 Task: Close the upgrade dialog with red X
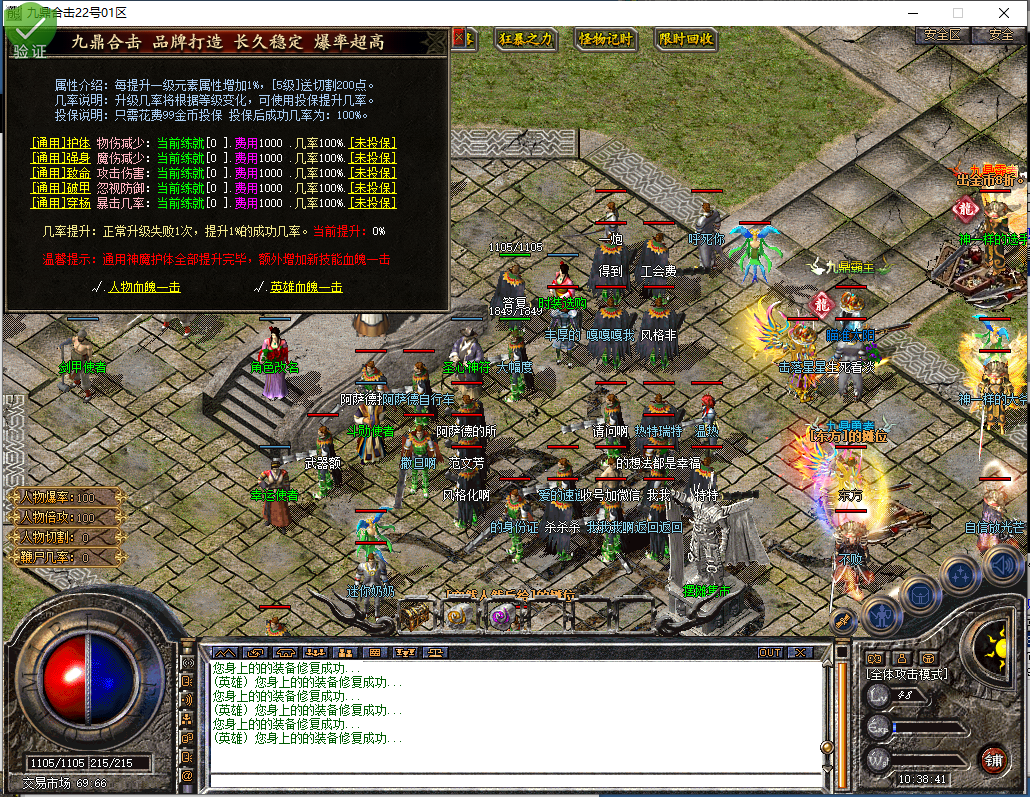pos(461,38)
